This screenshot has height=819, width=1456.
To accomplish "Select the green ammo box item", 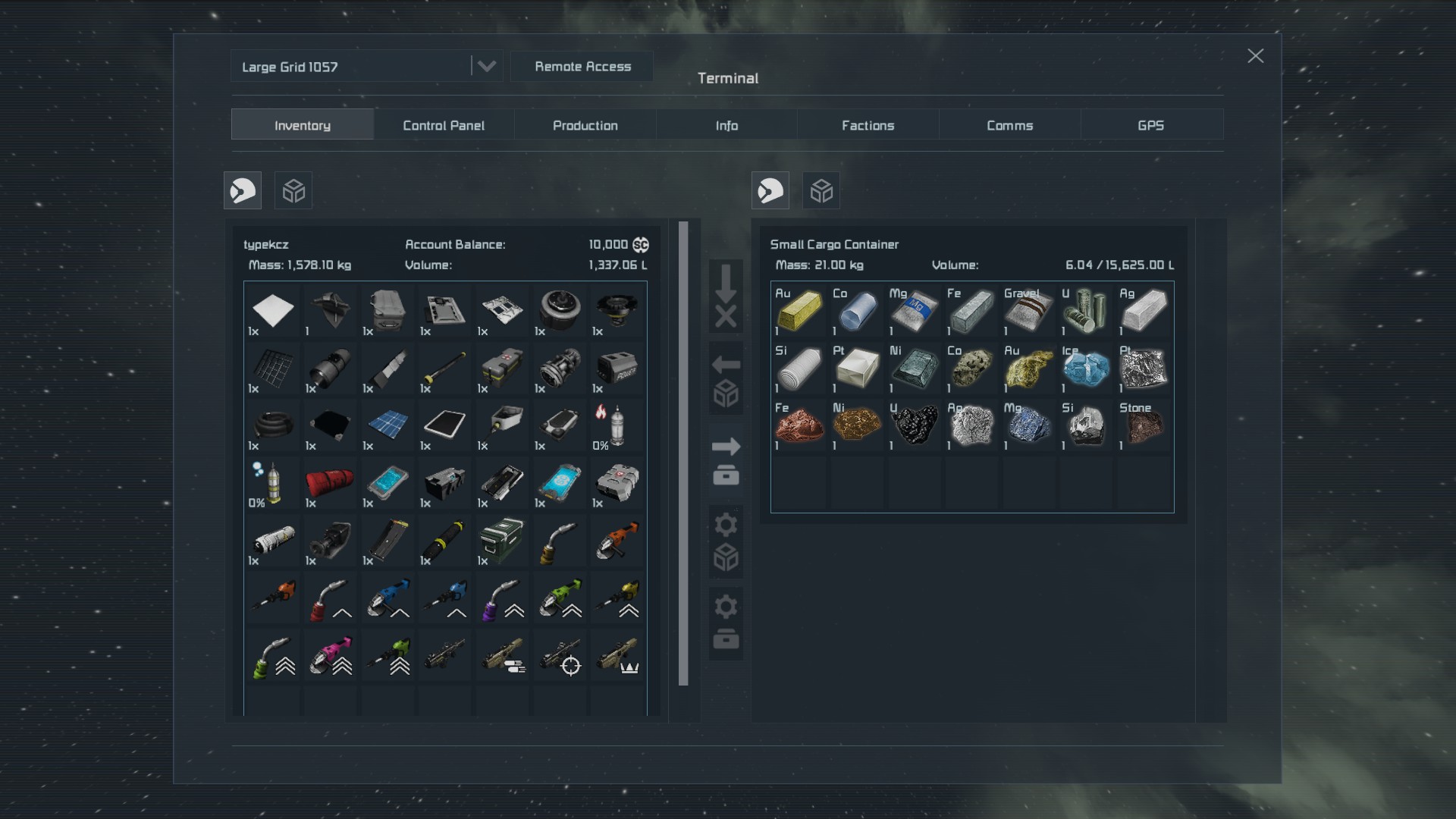I will 502,539.
